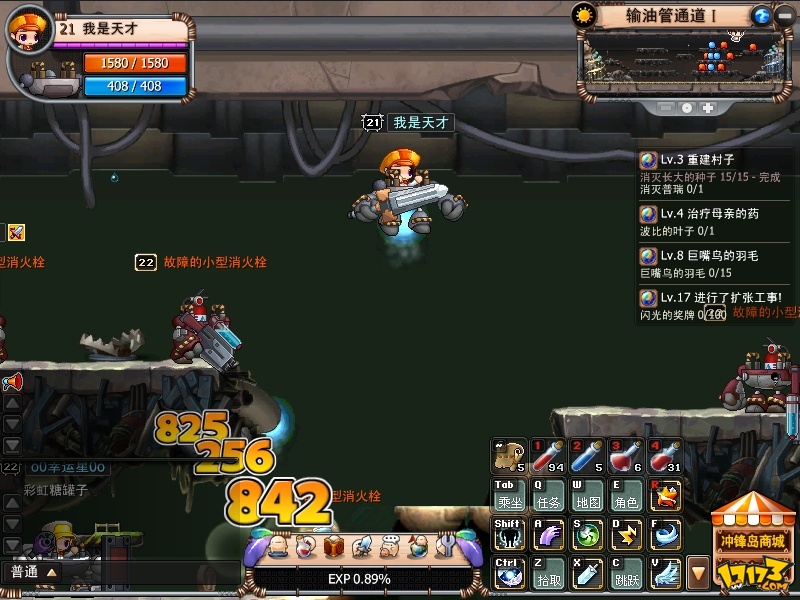Click the minimap zoom-in plus button
800x600 pixels.
point(708,107)
